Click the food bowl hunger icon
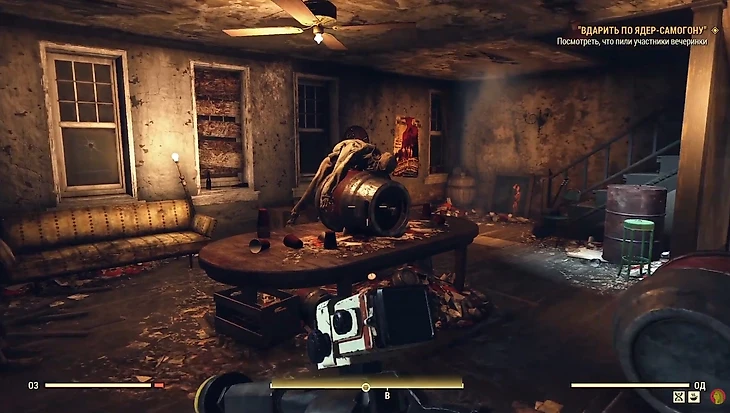The image size is (730, 413). [695, 398]
